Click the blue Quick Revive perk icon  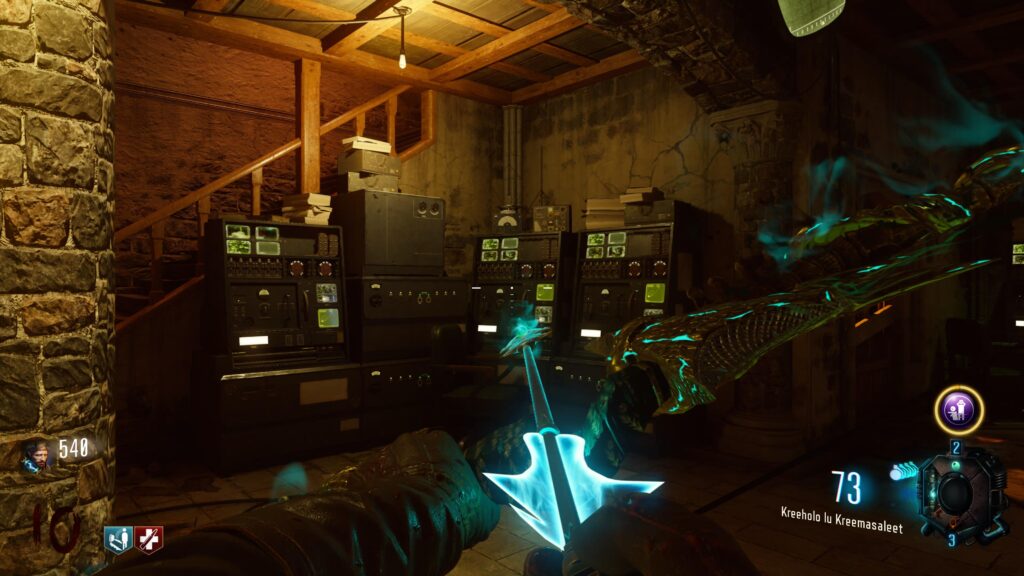118,540
